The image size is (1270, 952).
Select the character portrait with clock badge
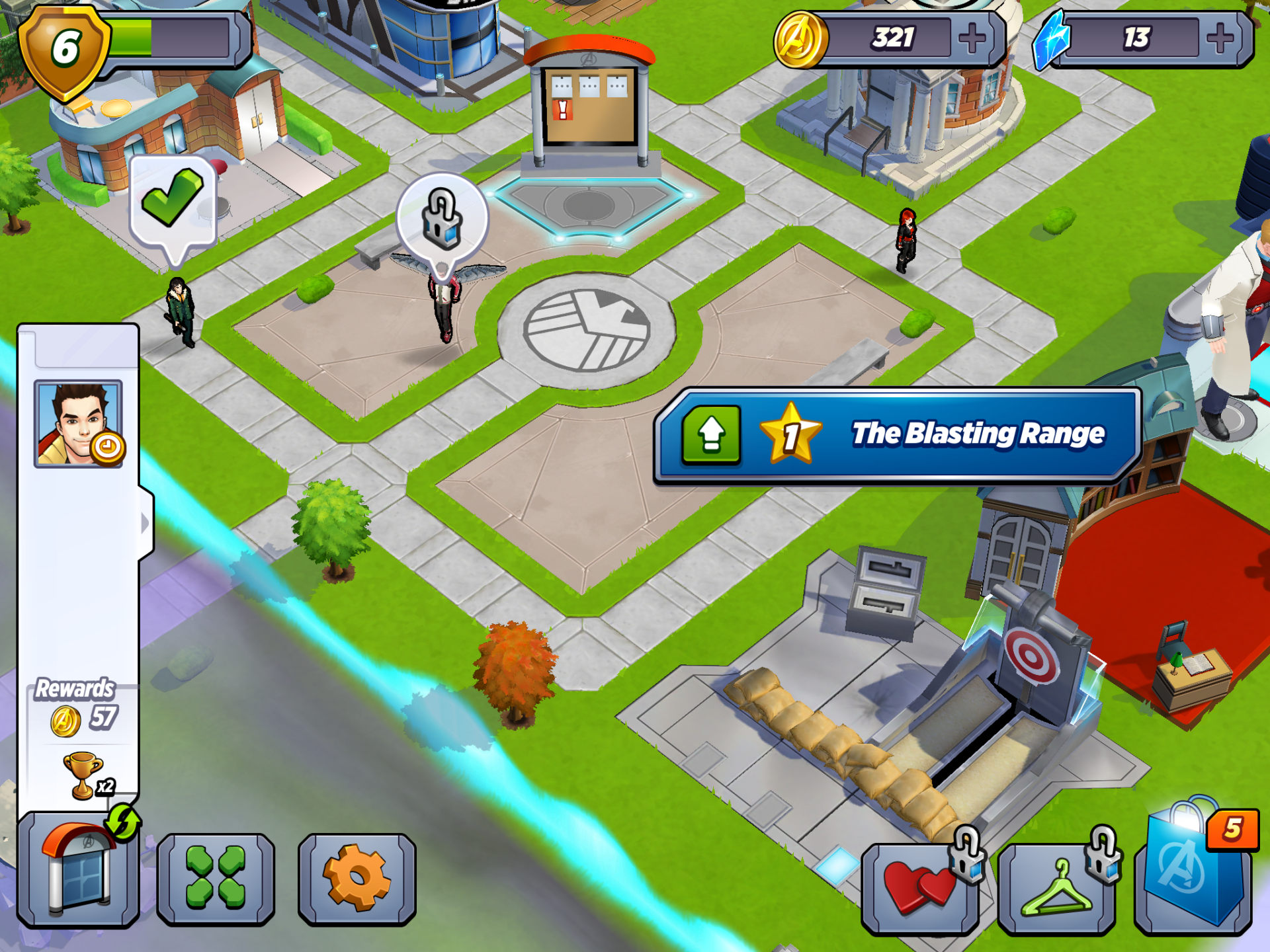click(79, 424)
